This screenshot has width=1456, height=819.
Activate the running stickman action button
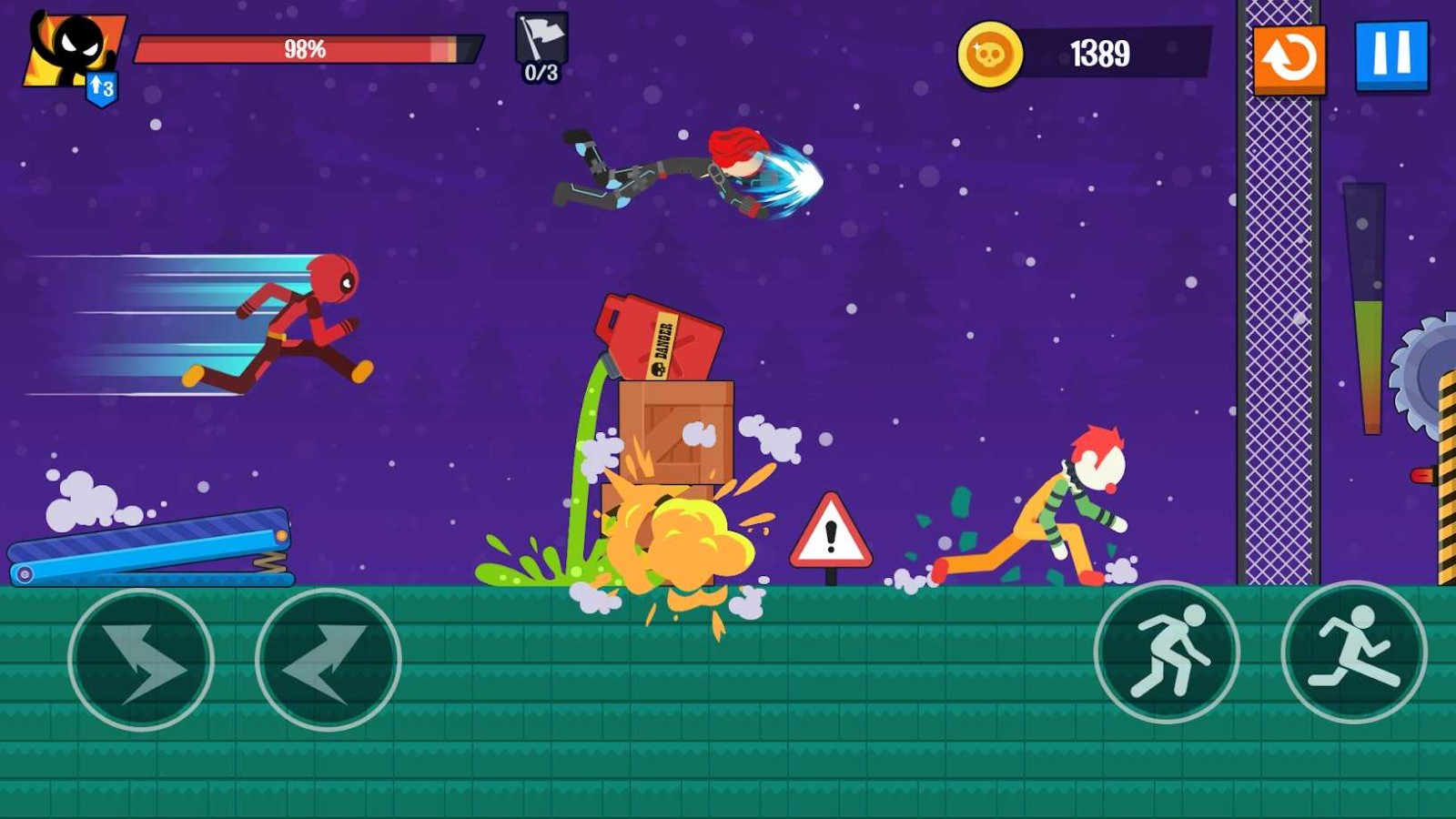(x=1353, y=652)
